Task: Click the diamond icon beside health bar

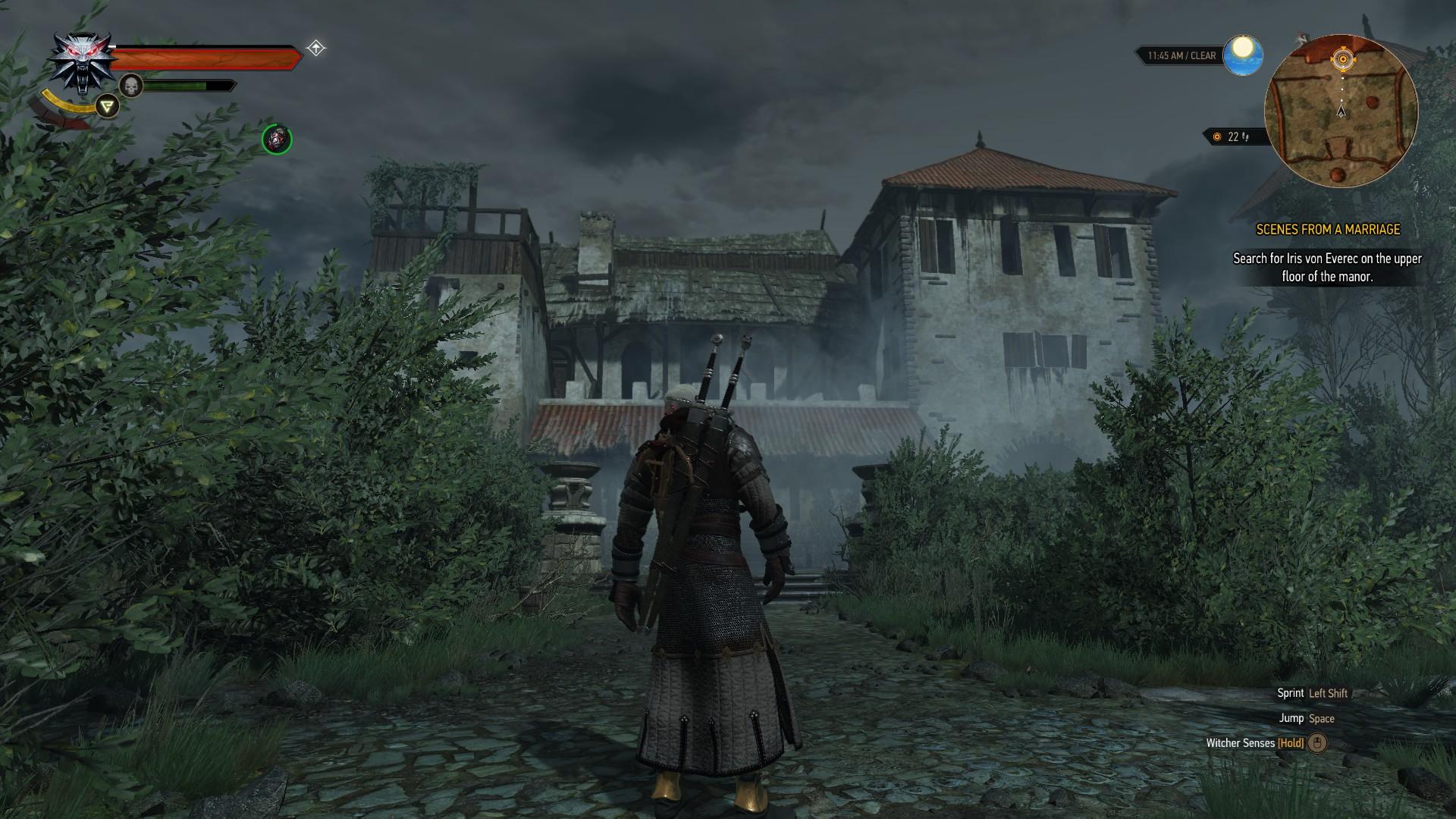Action: tap(316, 49)
